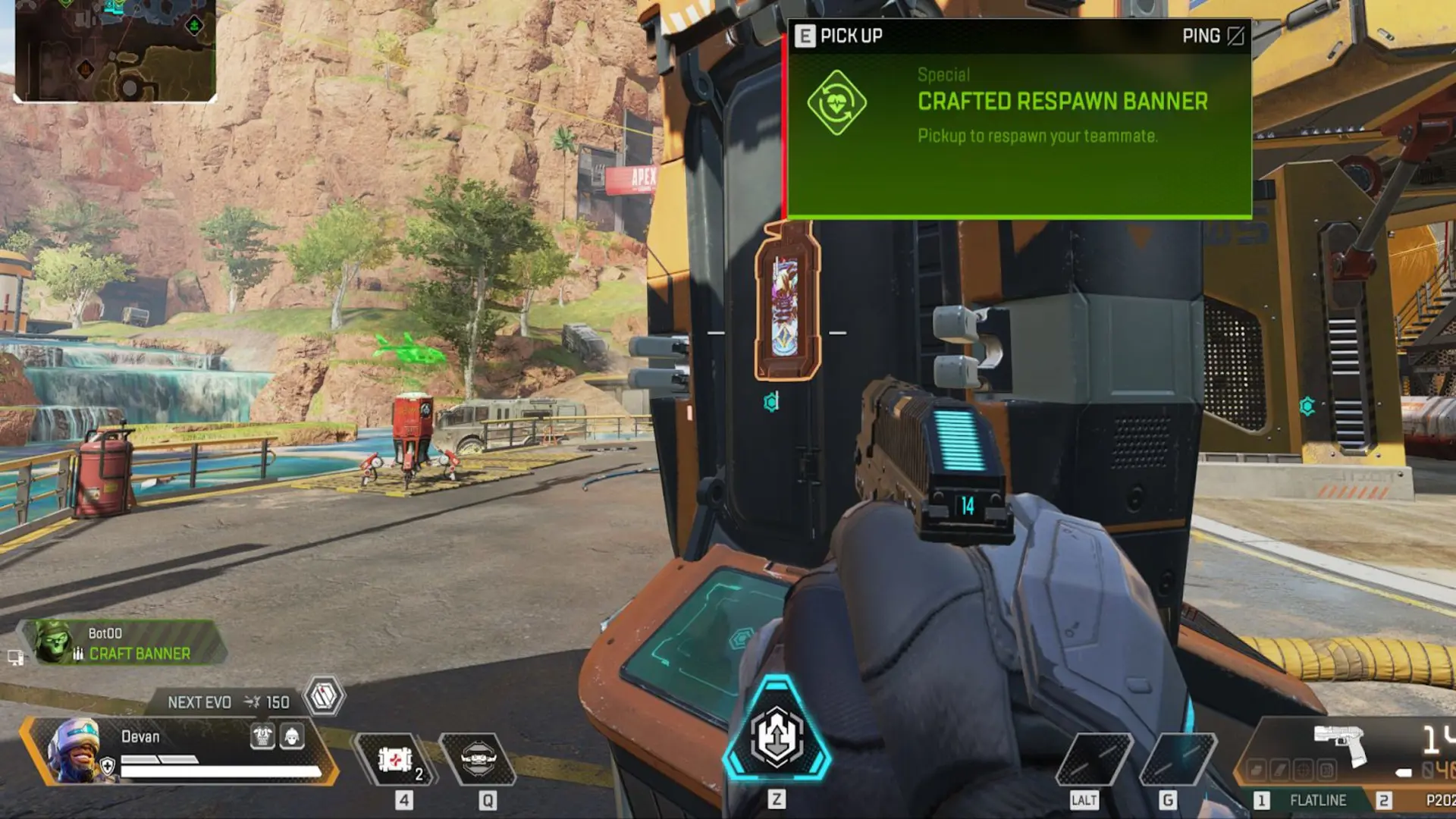Click the respawn banner heart icon
1456x819 pixels.
pos(836,102)
